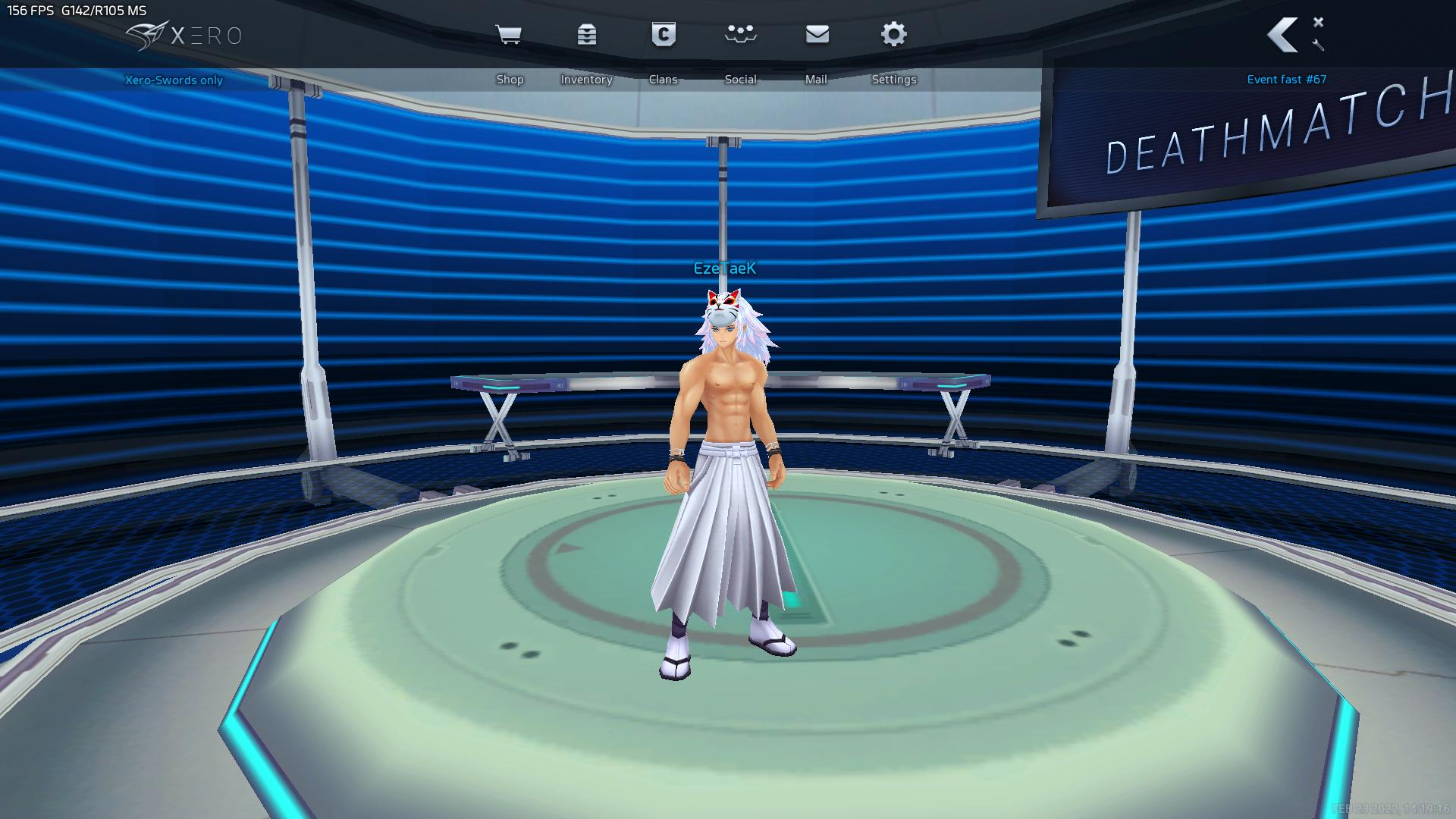Screen dimensions: 1456x819
Task: Open Settings with the gear icon
Action: coord(894,35)
